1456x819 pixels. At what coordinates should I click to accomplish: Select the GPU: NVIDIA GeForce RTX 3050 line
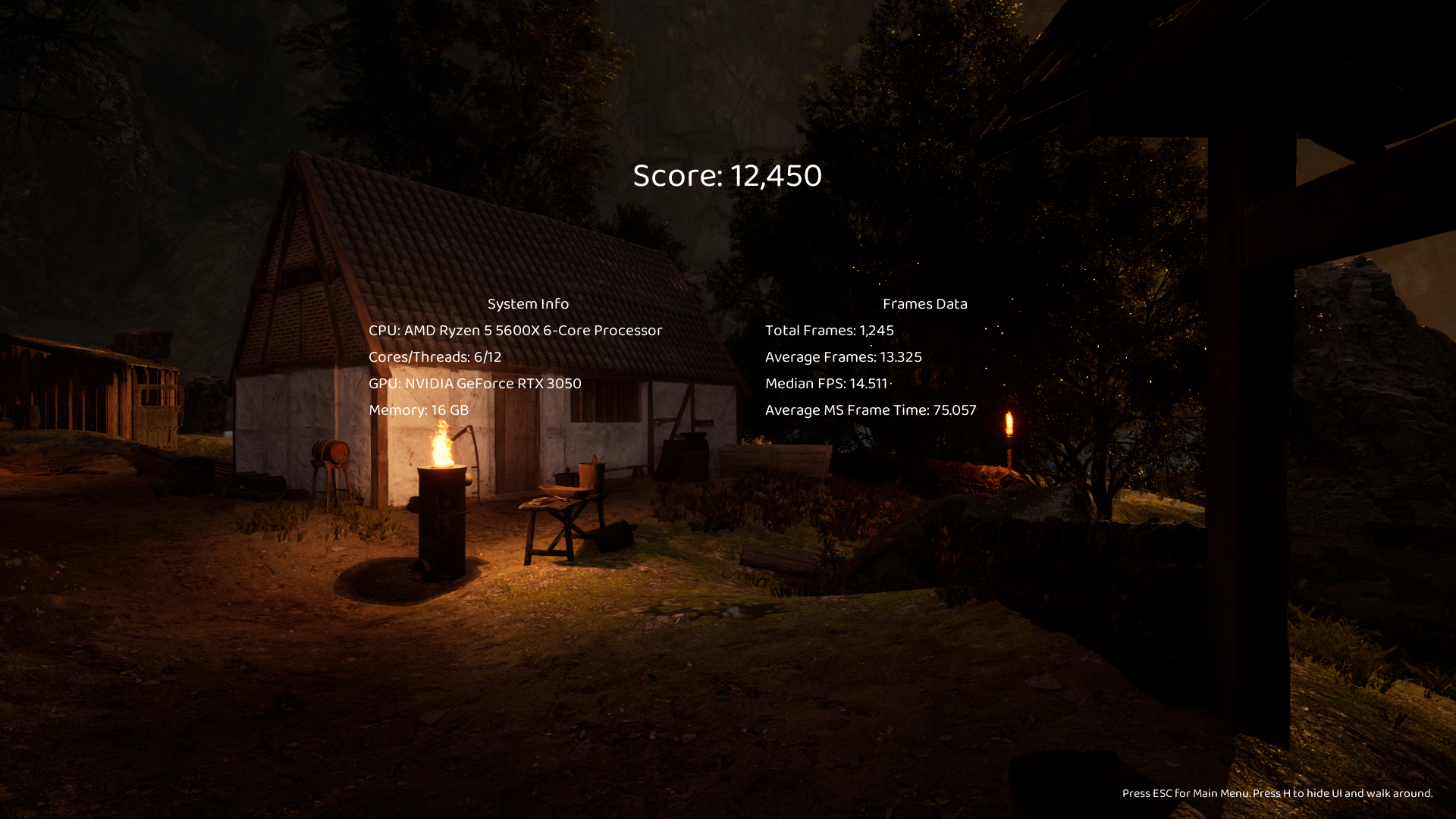pyautogui.click(x=475, y=383)
